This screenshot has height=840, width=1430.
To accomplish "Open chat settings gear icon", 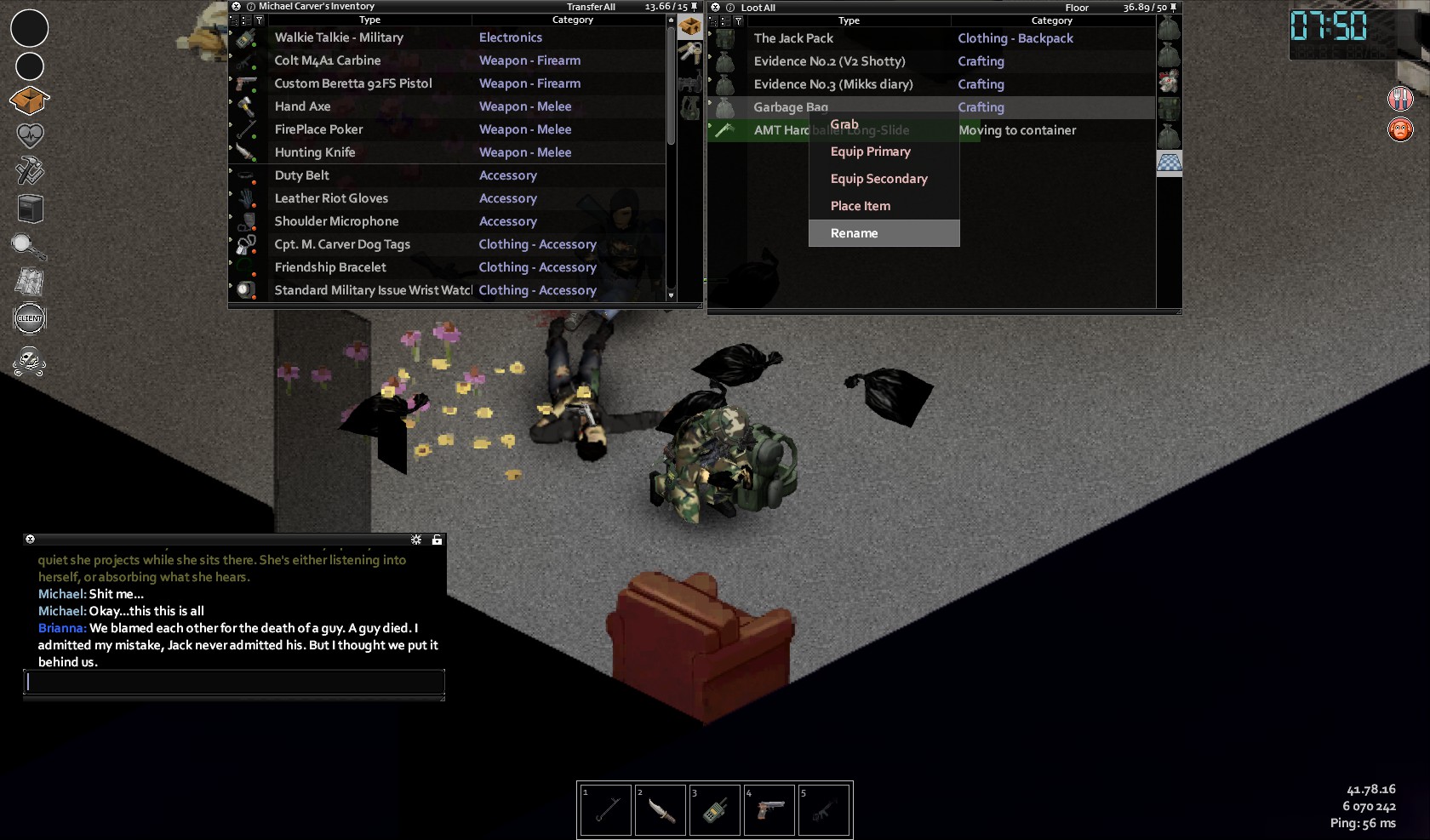I will 416,540.
